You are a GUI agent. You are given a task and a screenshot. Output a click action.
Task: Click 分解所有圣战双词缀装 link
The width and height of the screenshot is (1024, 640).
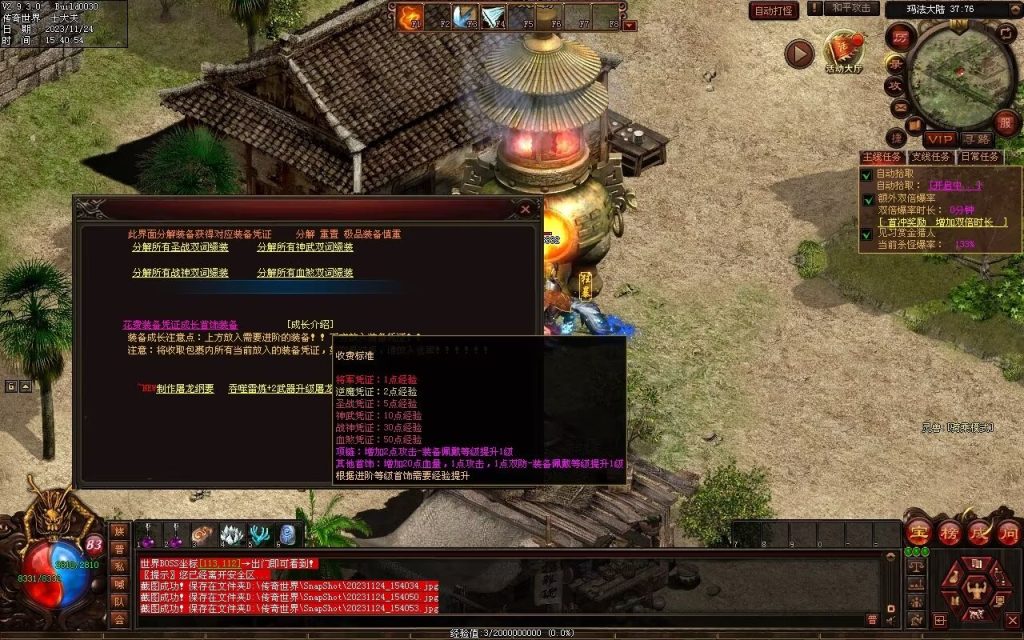coord(180,247)
